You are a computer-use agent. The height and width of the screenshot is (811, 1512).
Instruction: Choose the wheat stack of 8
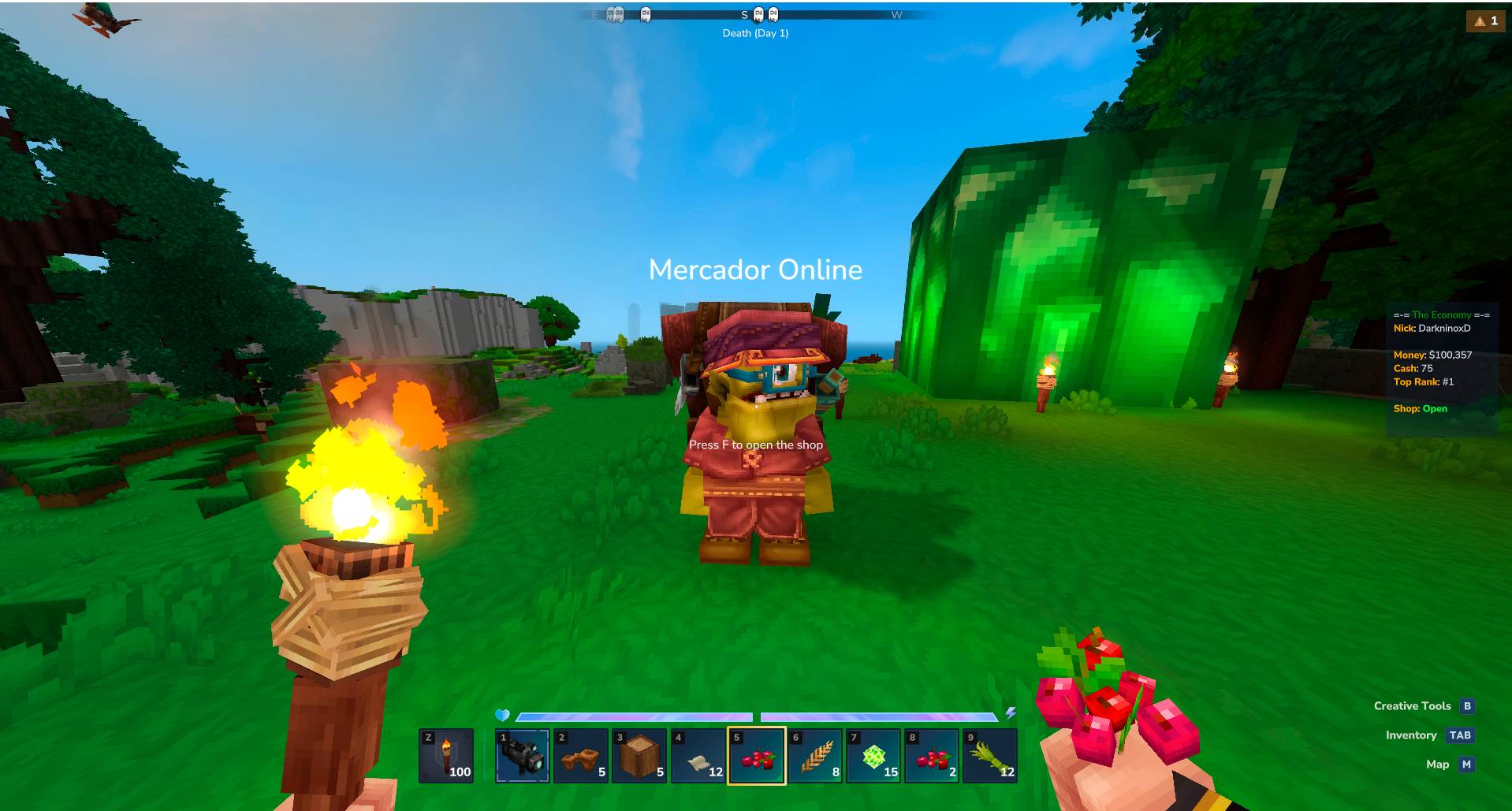815,756
